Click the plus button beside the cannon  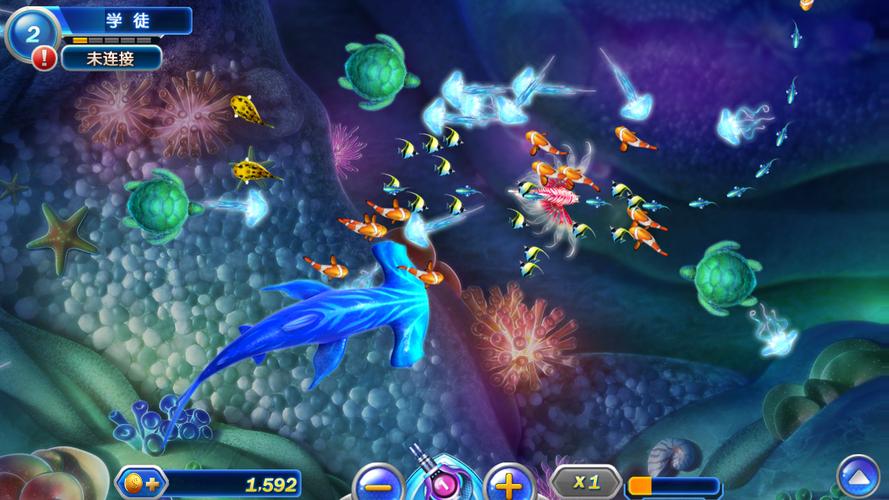(x=508, y=484)
